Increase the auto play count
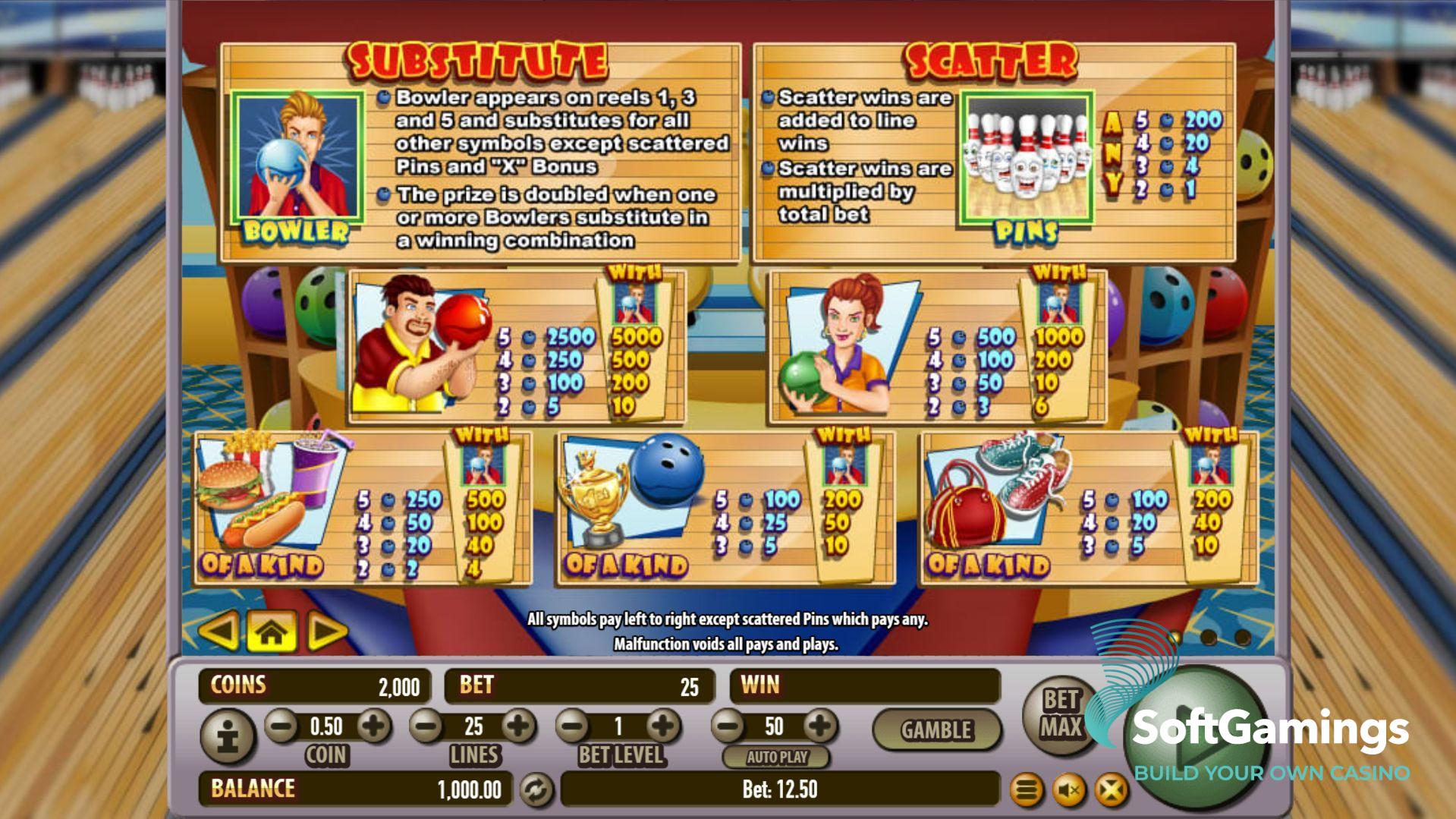The width and height of the screenshot is (1456, 819). tap(819, 726)
